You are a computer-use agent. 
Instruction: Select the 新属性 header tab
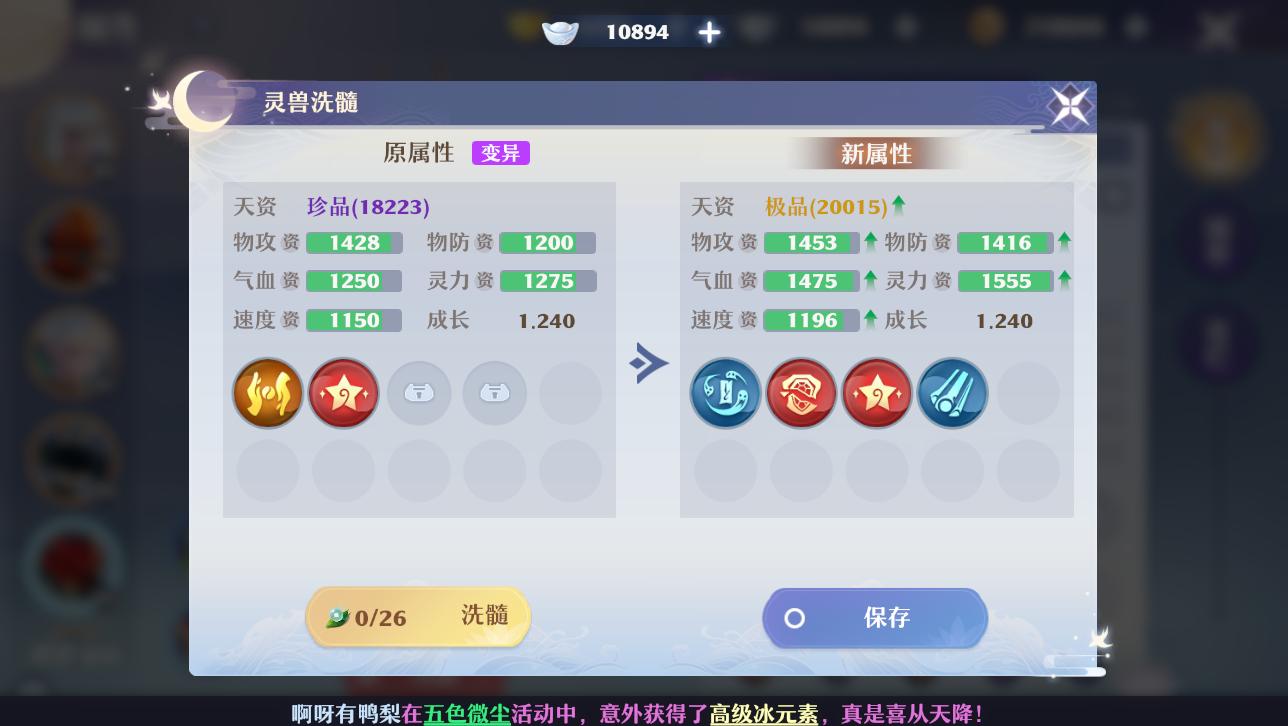pos(877,152)
